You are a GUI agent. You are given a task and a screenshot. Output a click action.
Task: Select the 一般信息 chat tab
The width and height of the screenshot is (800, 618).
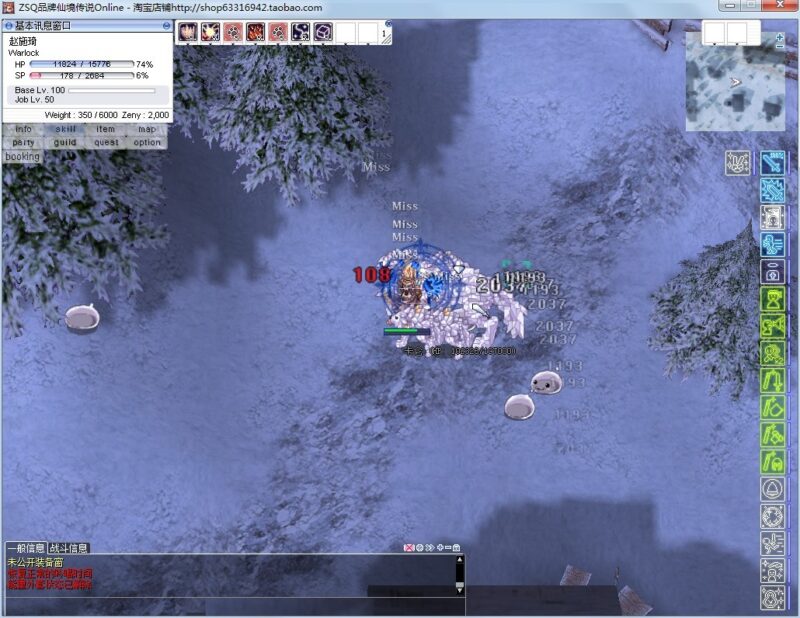[26, 548]
